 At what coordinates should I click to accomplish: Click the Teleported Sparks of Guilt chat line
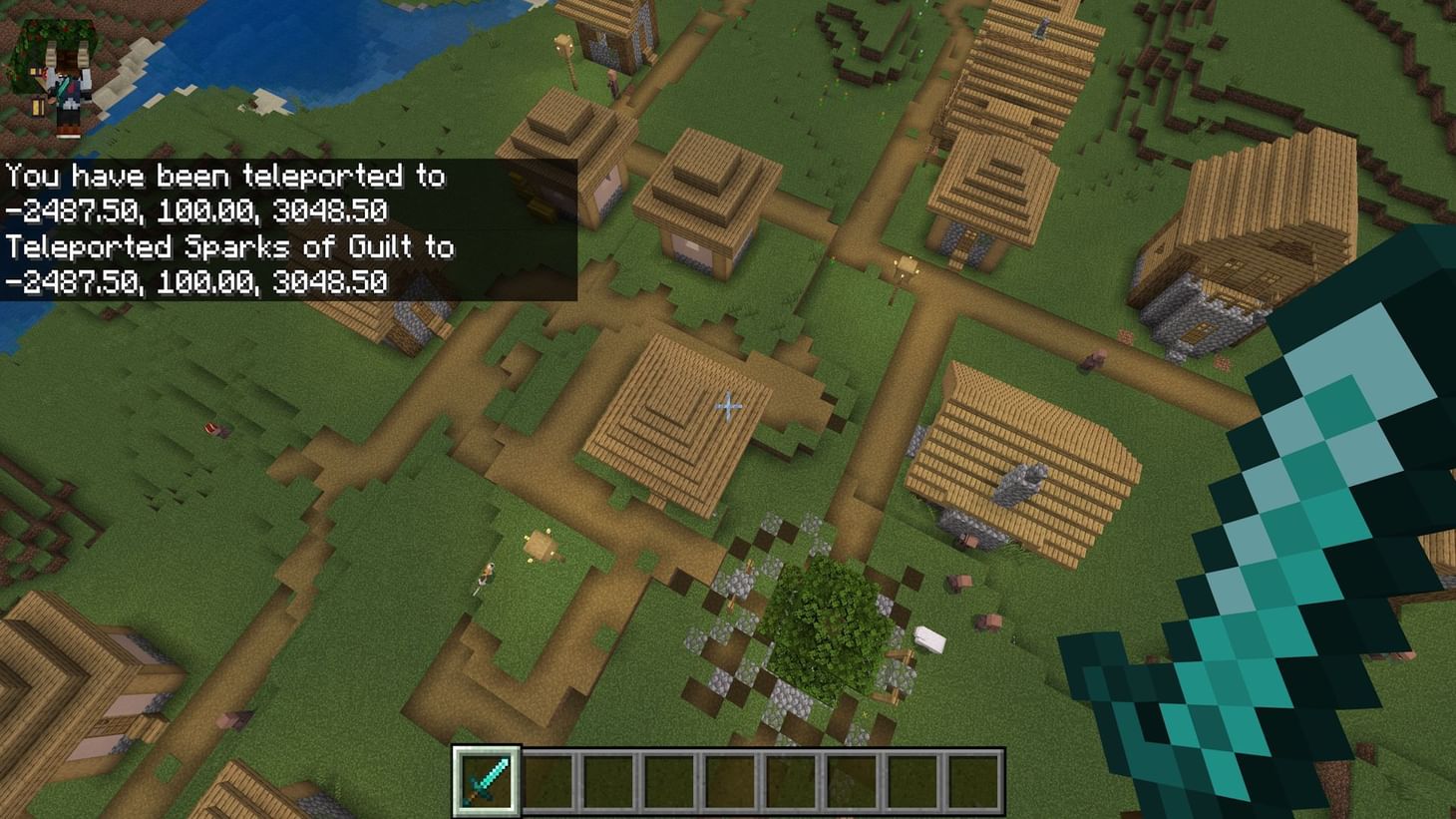point(229,246)
